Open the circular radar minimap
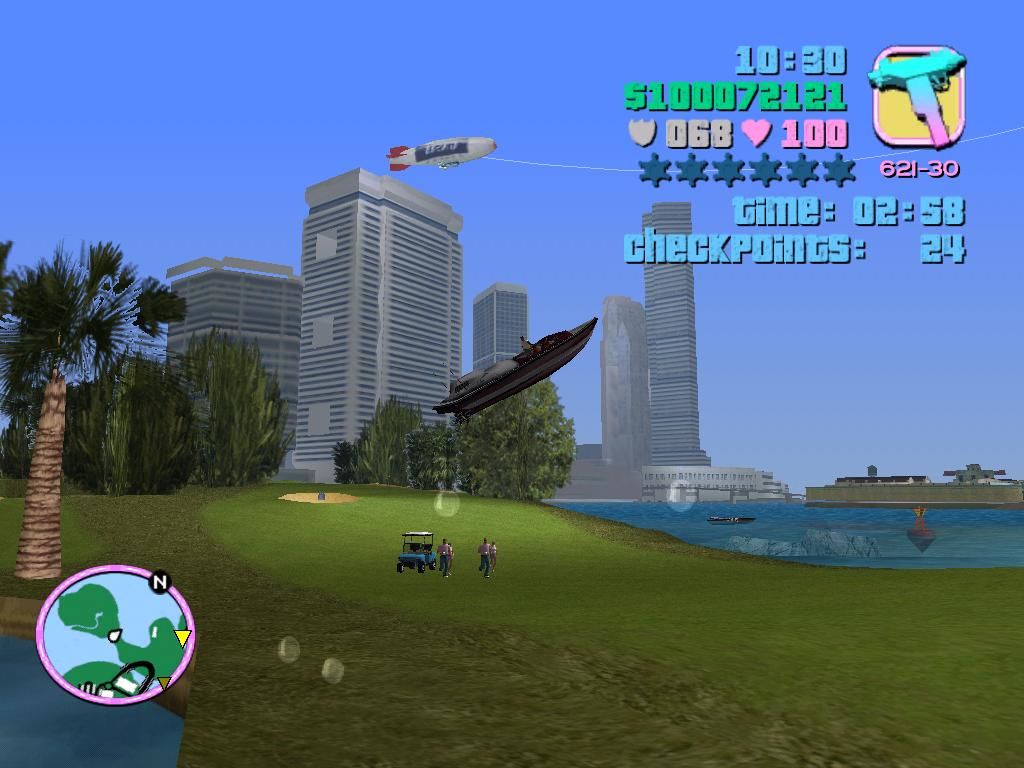1024x768 pixels. pyautogui.click(x=115, y=634)
